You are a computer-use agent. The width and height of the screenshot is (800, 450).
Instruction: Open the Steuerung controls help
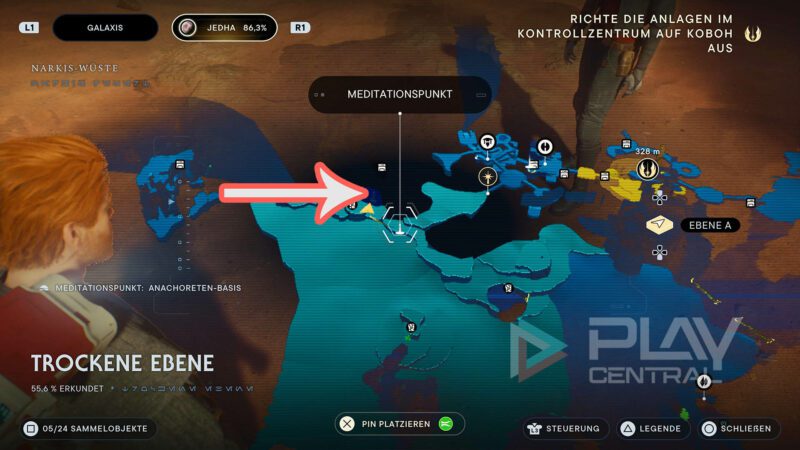(566, 428)
